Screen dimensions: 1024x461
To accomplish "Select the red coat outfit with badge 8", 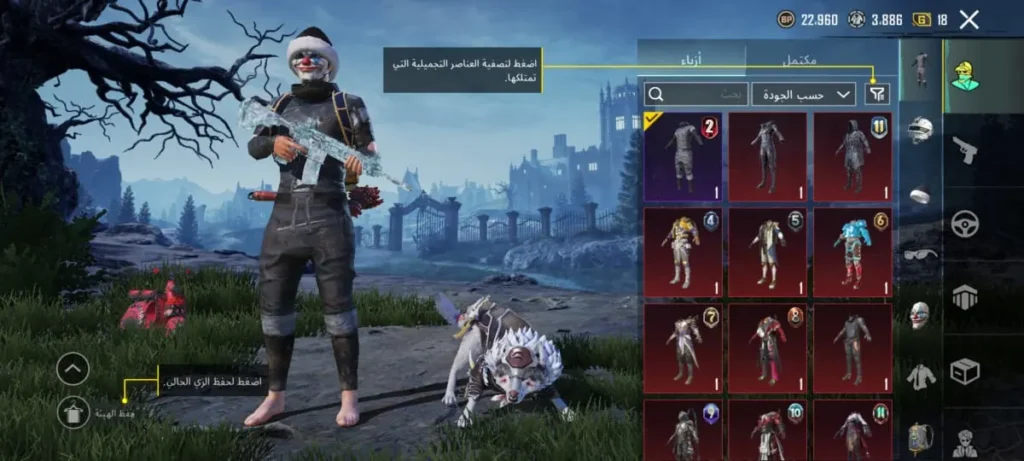I will tap(768, 346).
